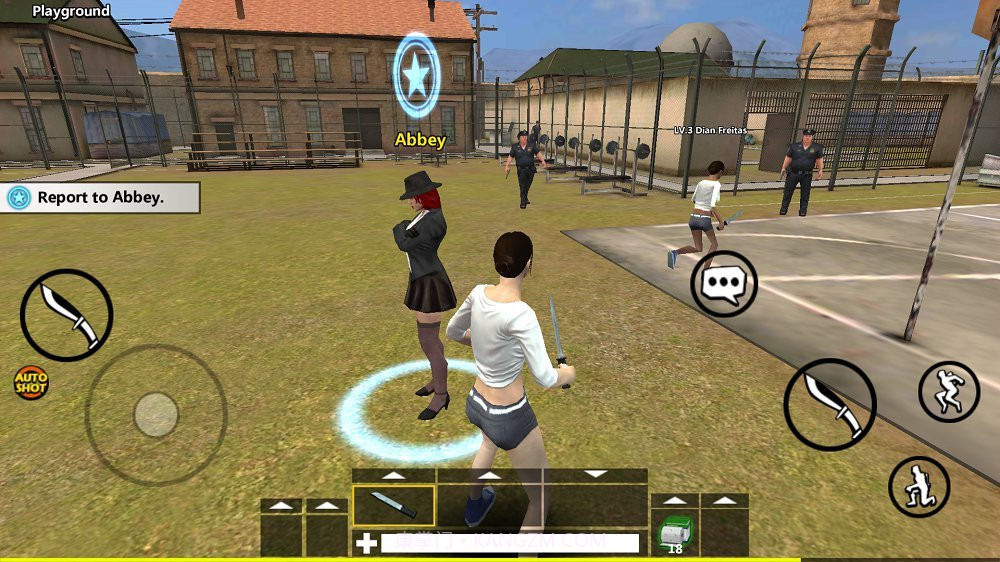Tap the chat speech bubble button
Screen dimensions: 1000x562
click(x=724, y=284)
